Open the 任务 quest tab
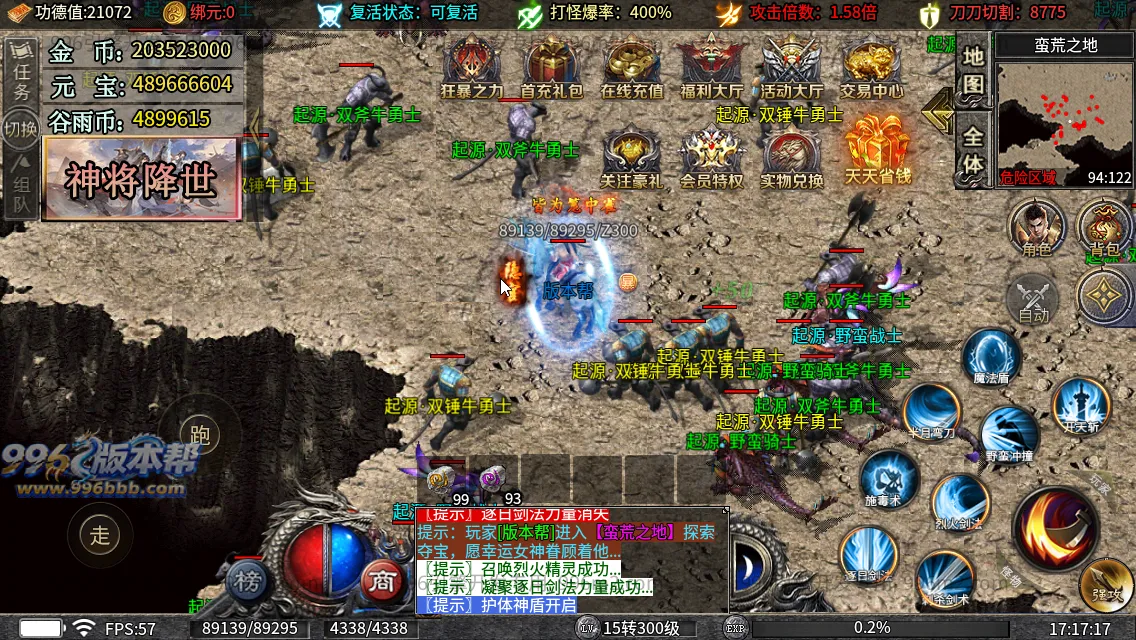This screenshot has width=1136, height=640. (x=22, y=77)
